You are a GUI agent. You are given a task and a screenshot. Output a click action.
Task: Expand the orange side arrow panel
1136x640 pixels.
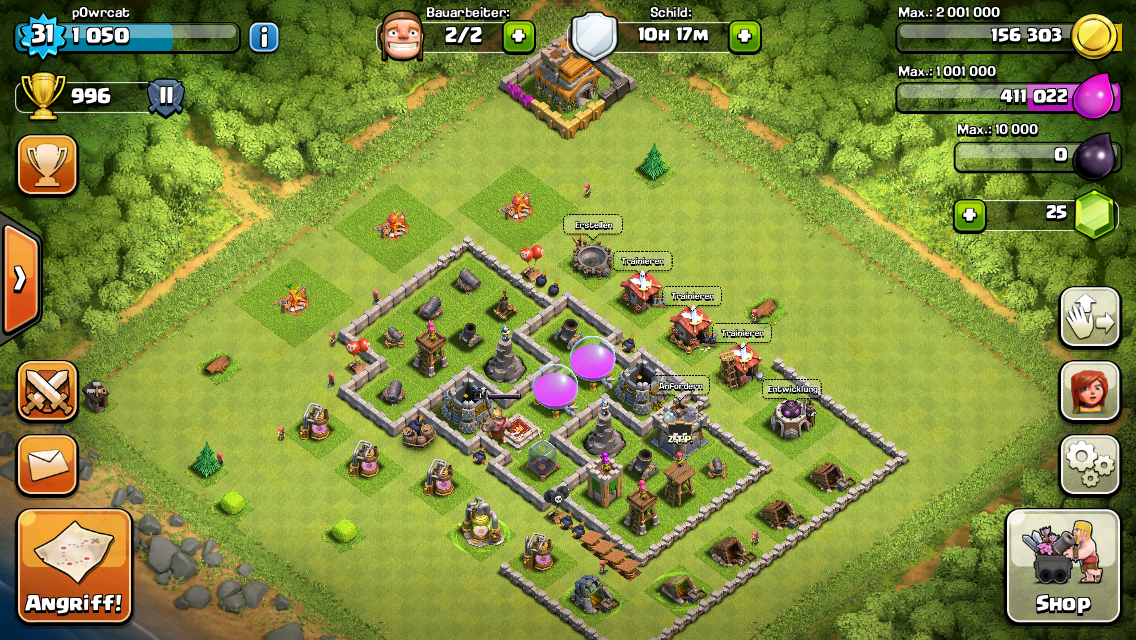pos(19,278)
